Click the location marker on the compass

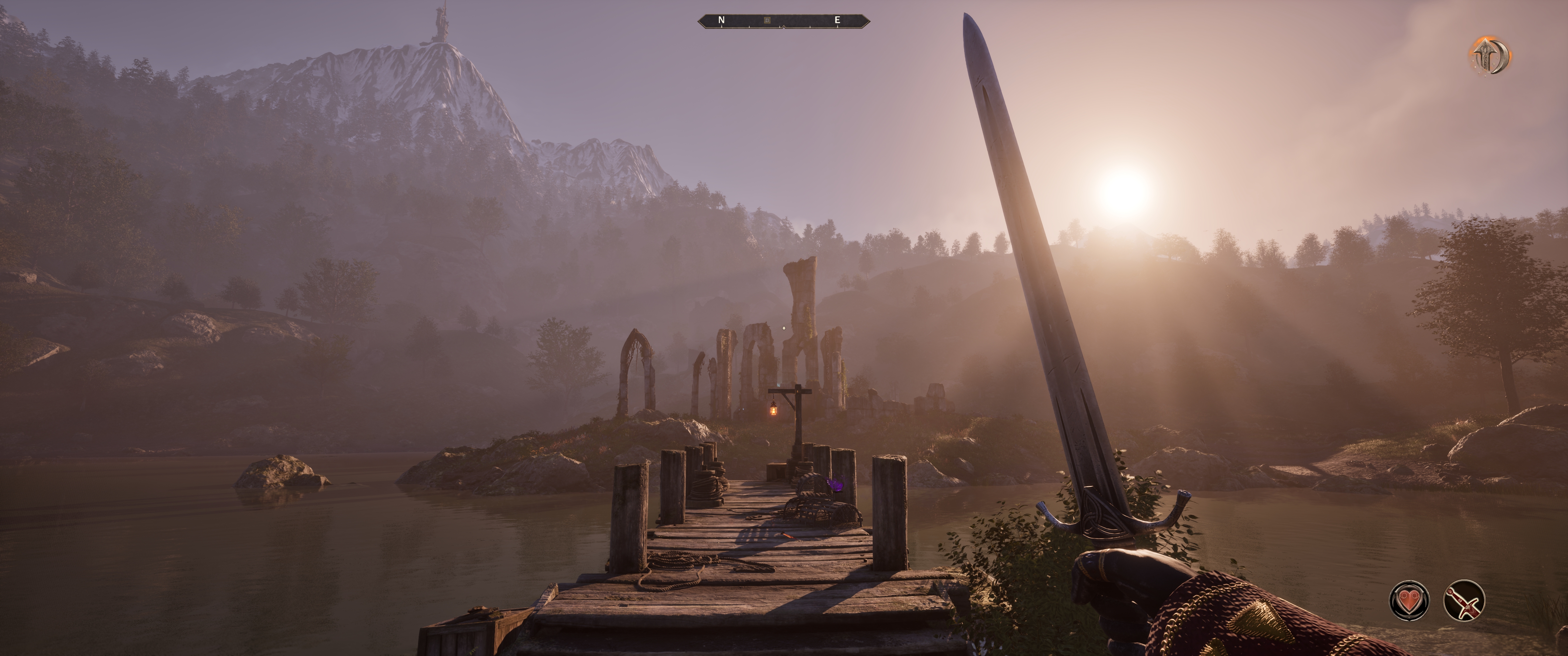pyautogui.click(x=767, y=21)
